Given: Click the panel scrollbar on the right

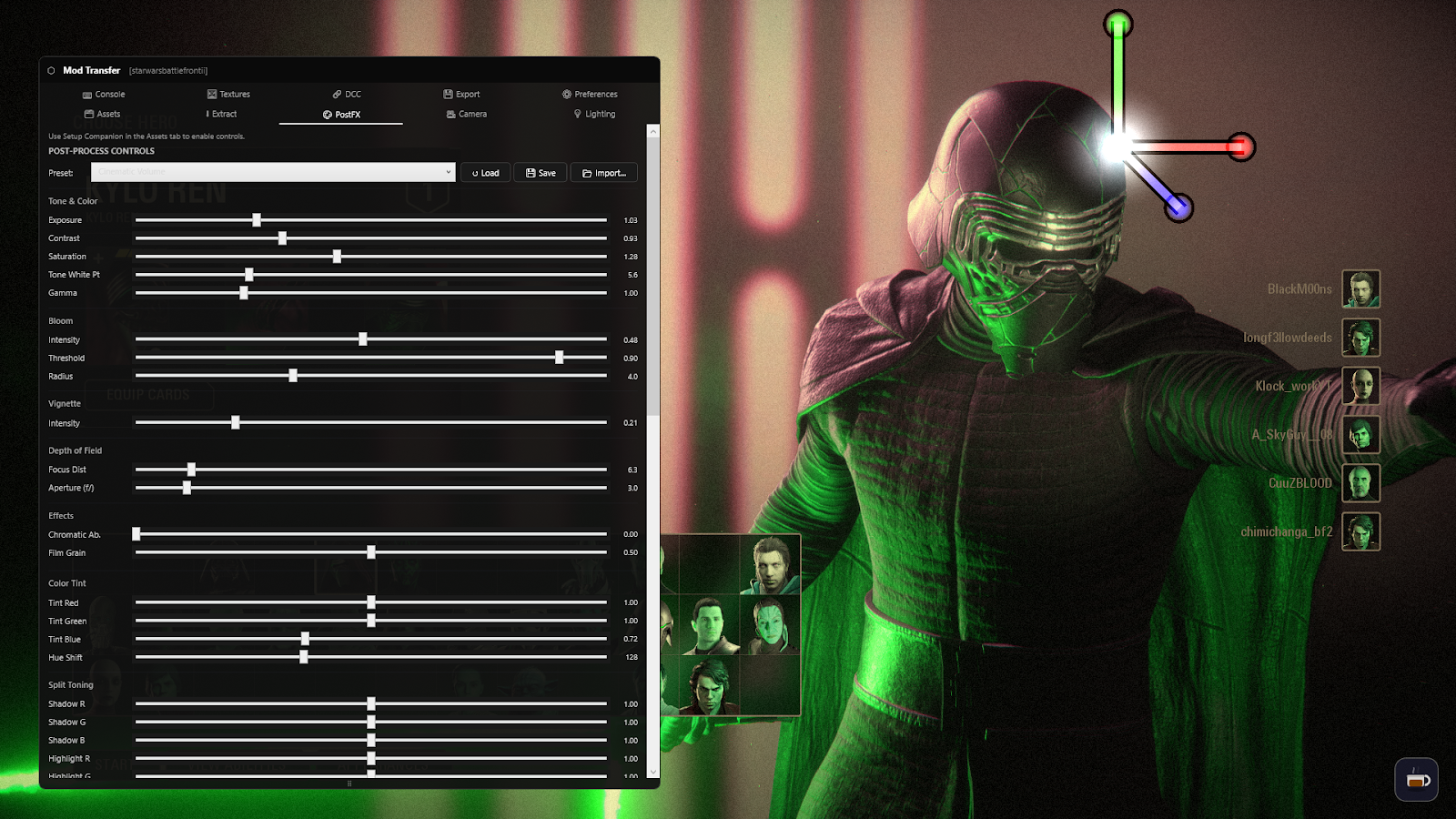Looking at the screenshot, I should tap(652, 273).
